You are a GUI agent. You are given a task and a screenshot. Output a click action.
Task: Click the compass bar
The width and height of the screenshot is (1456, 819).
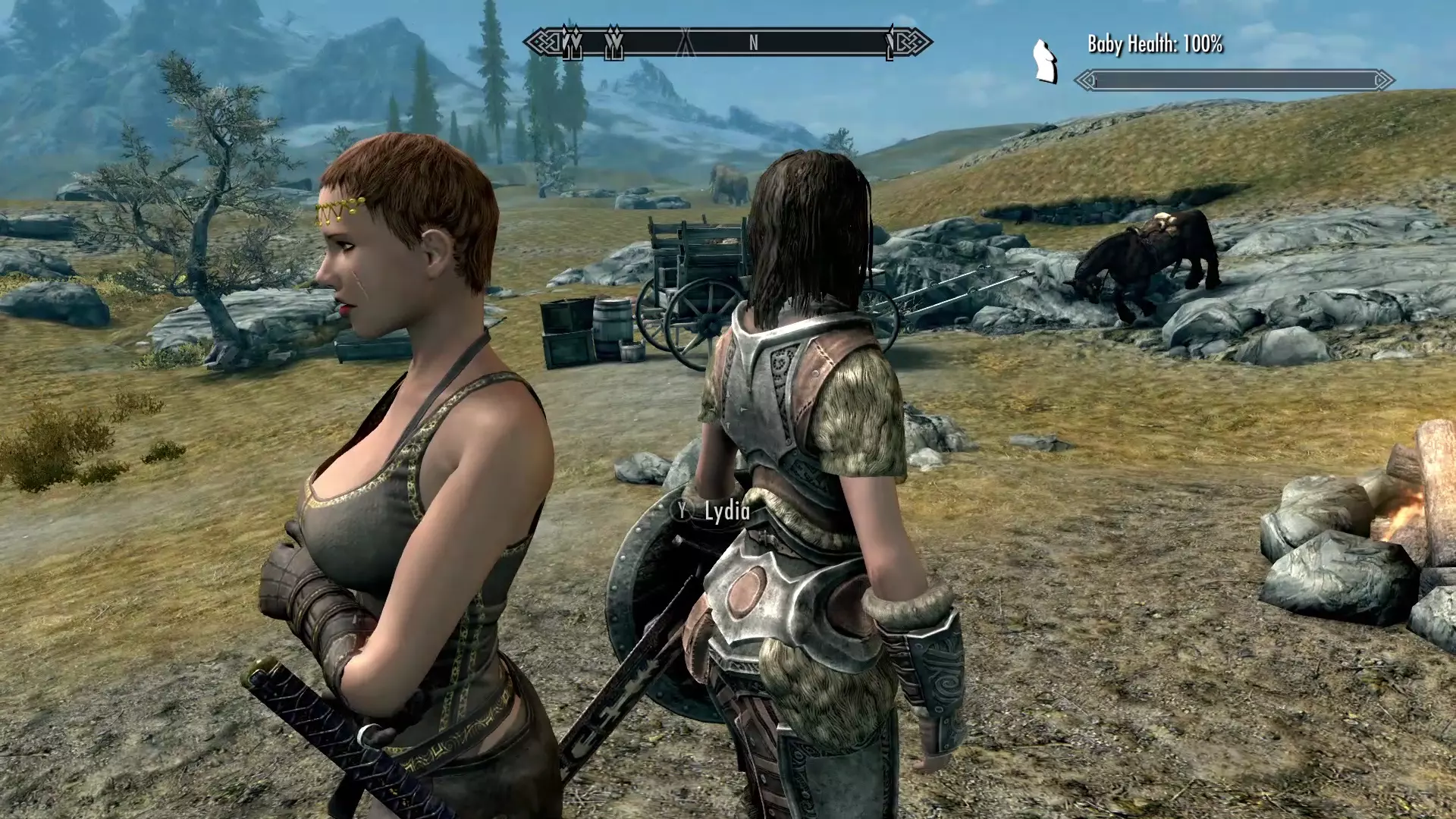coord(728,42)
